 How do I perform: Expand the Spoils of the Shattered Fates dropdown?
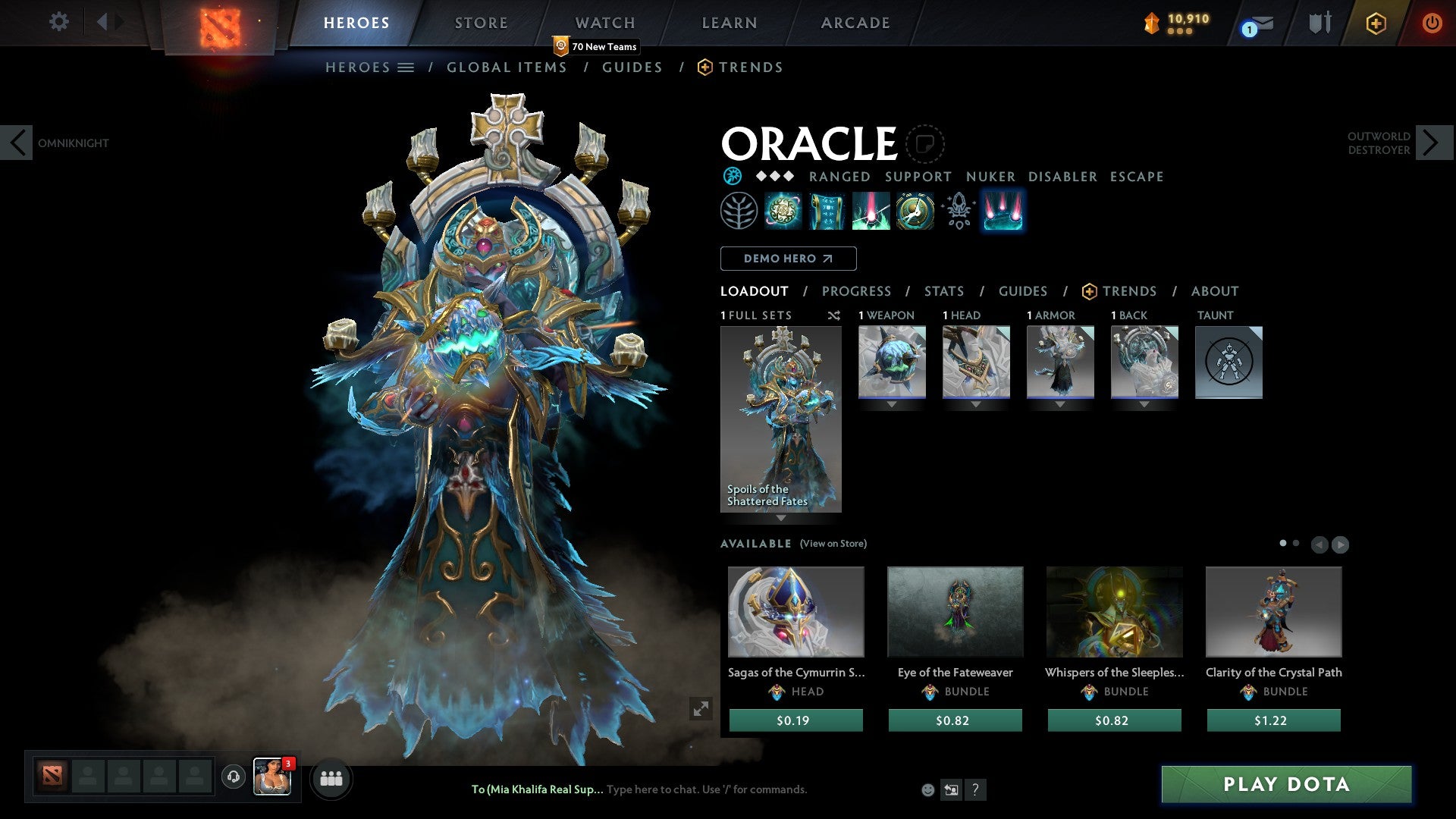(x=780, y=519)
